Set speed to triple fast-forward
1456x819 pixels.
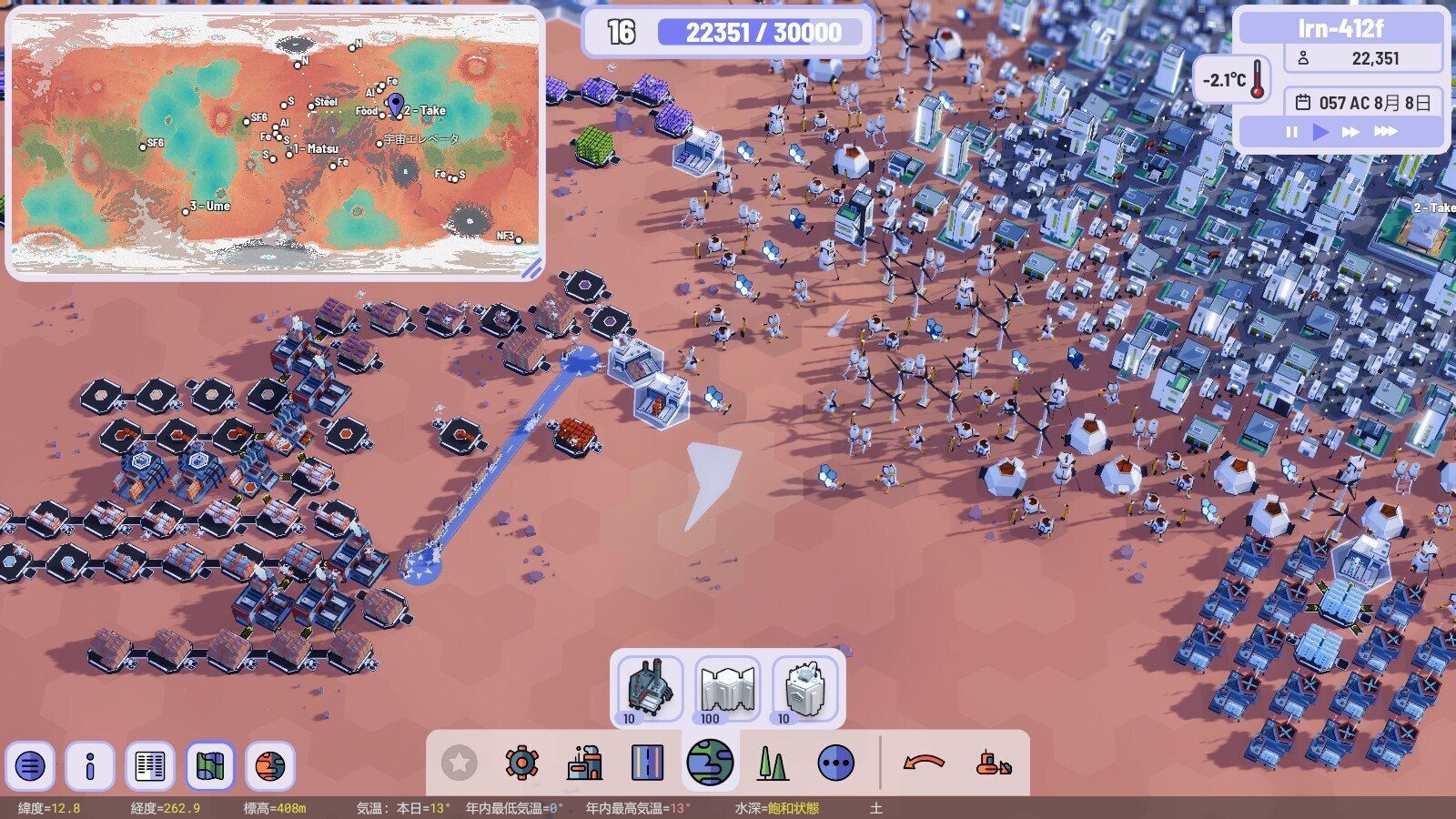[1385, 132]
